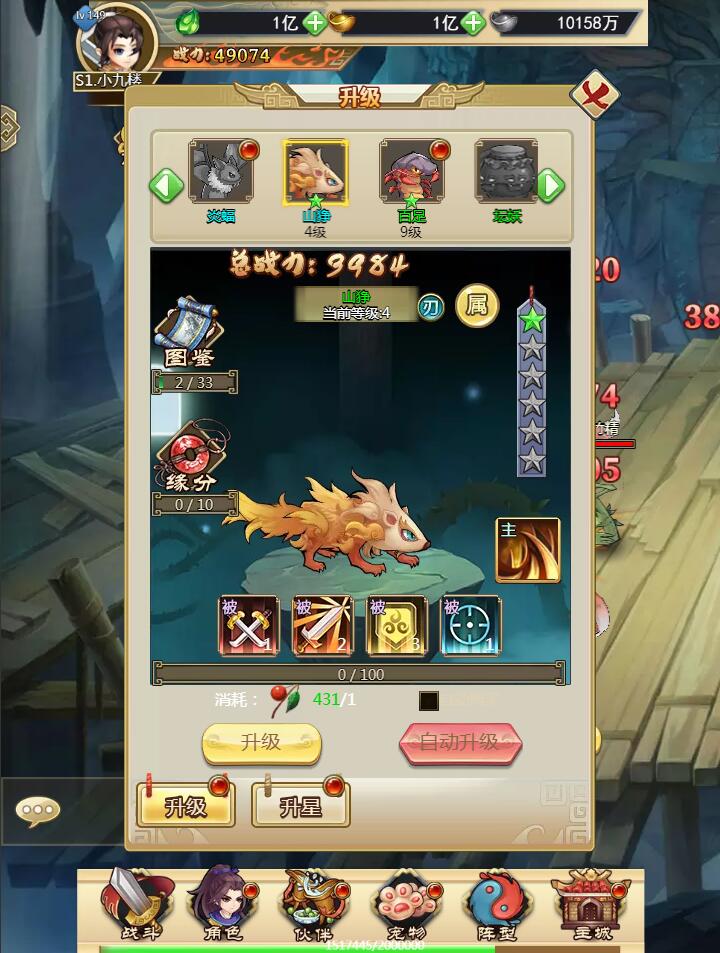
Task: View pet attributes via 属 button
Action: tap(477, 306)
